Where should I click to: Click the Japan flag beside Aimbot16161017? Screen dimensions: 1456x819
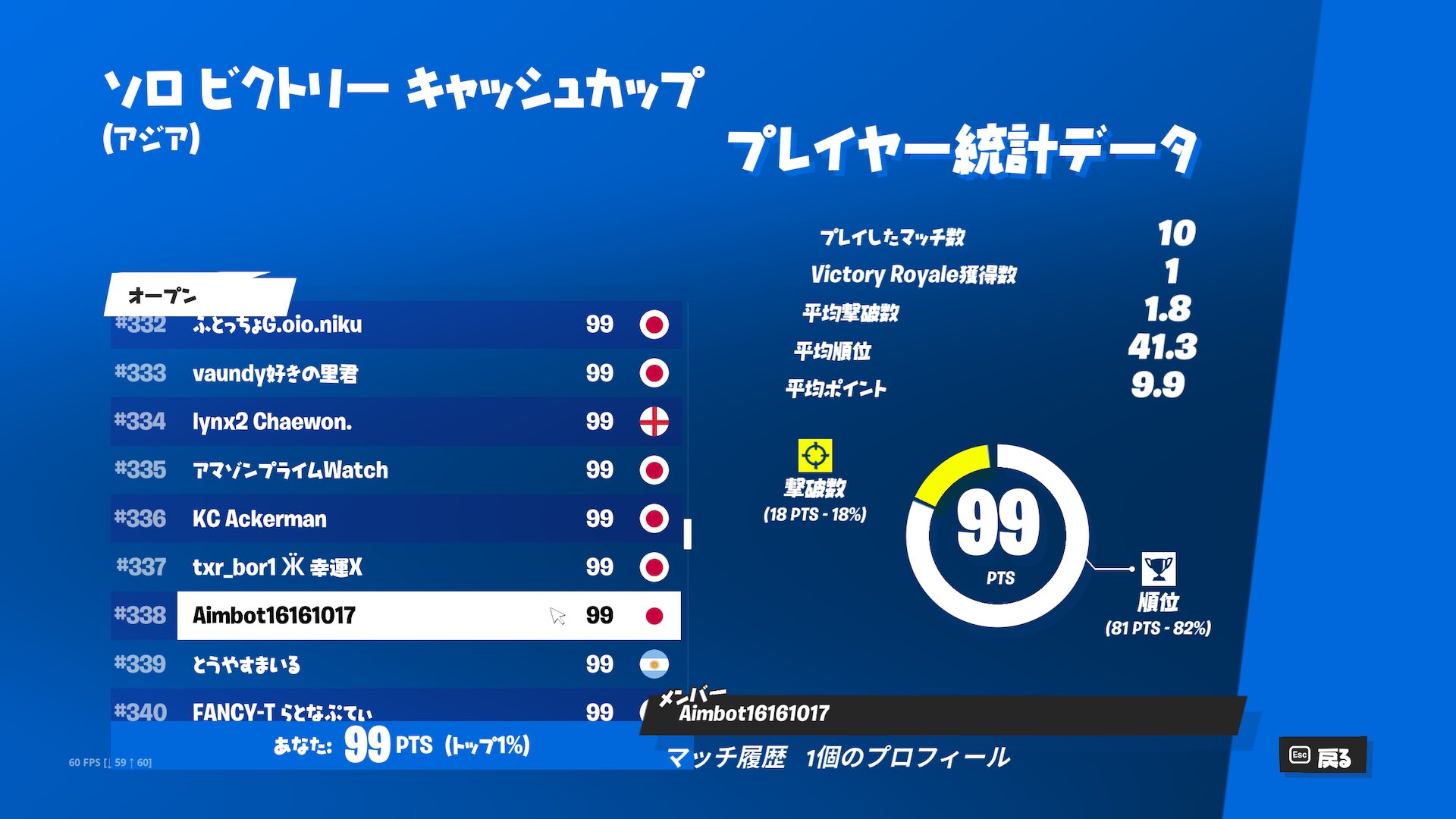tap(654, 617)
